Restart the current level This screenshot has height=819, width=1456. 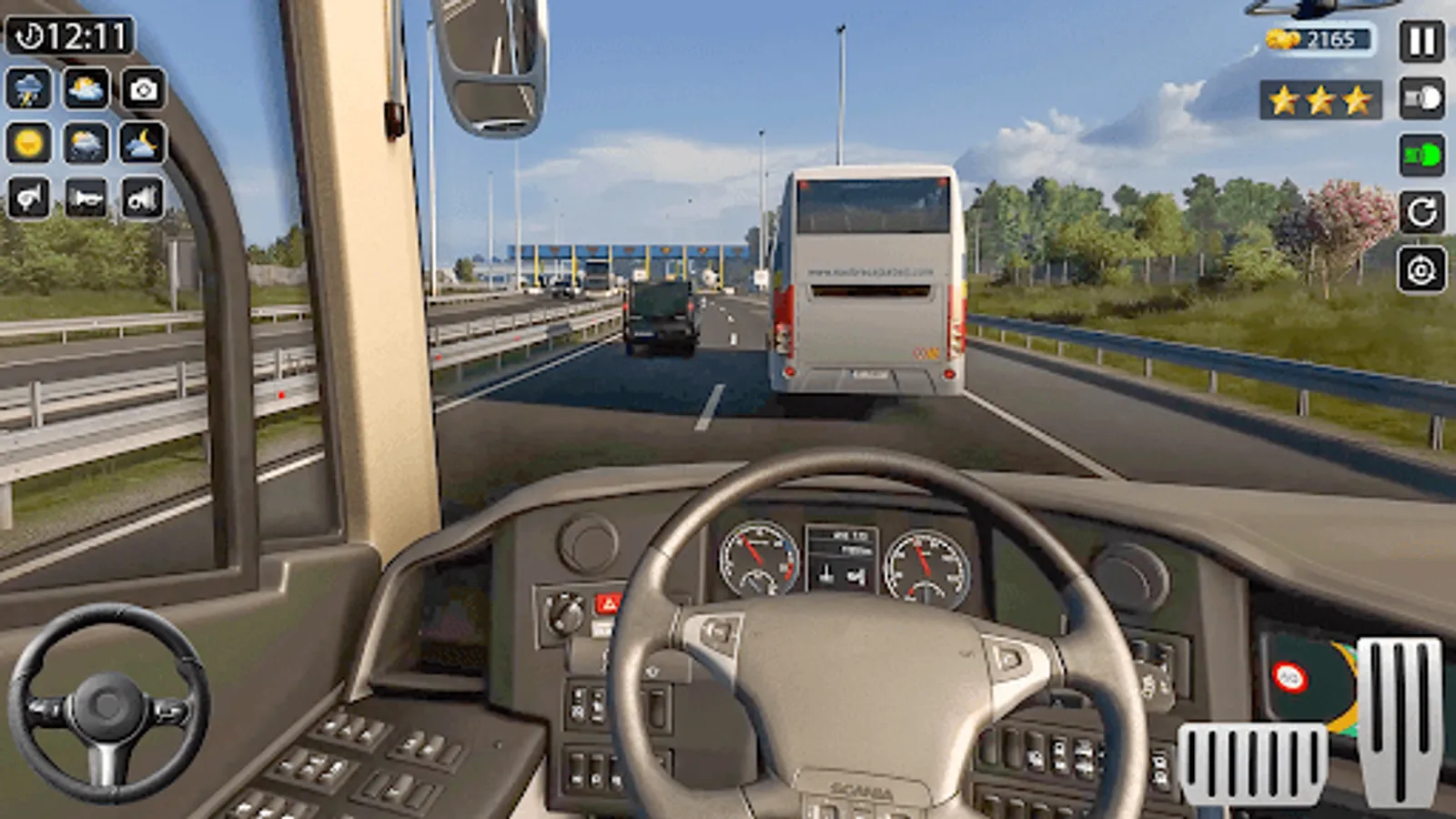tap(1420, 212)
